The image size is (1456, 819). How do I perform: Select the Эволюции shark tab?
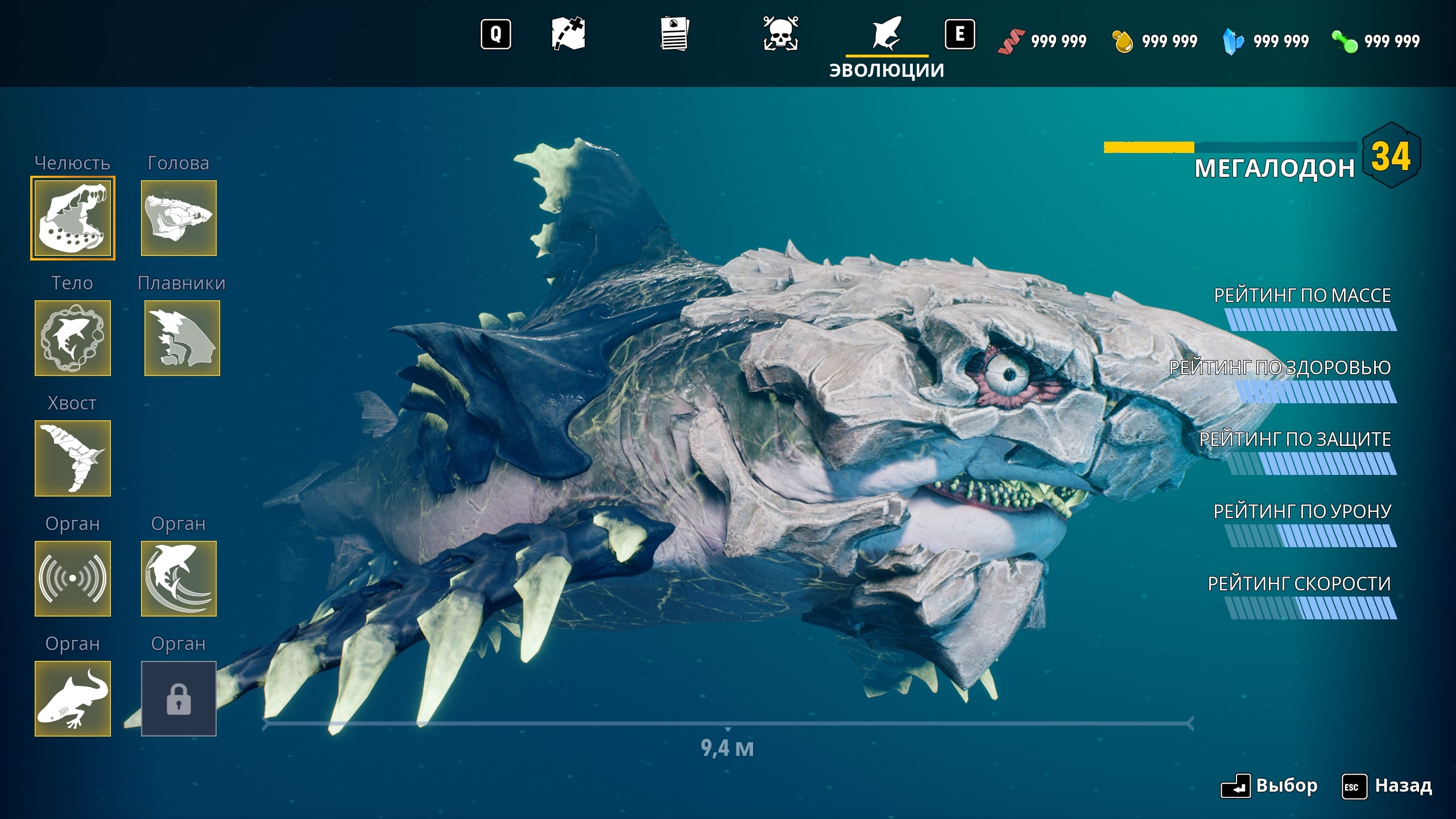887,35
